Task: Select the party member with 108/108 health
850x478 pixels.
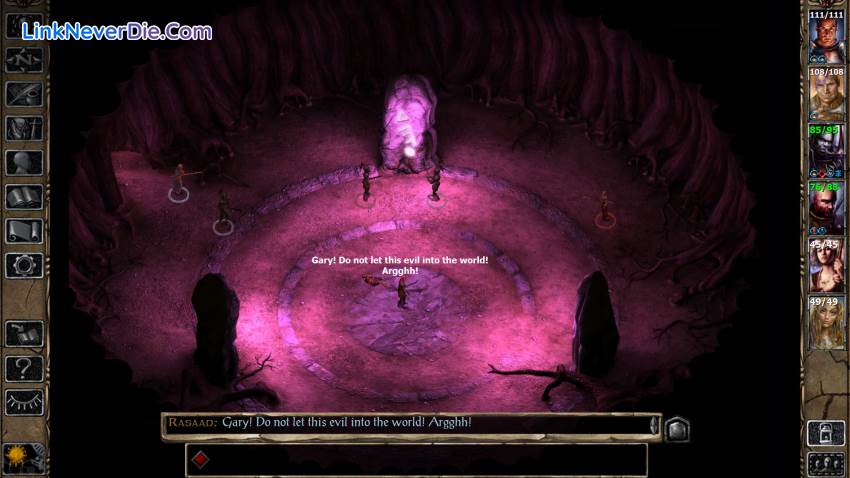Action: click(x=826, y=97)
